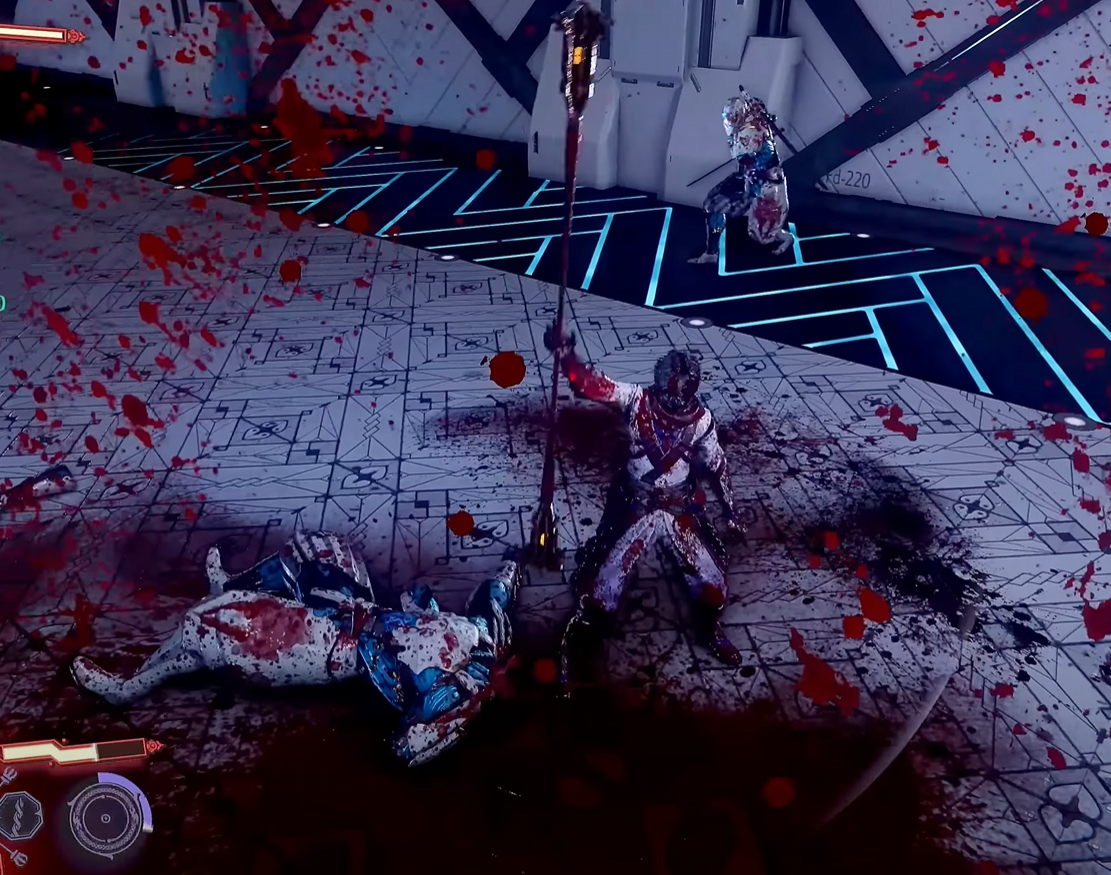Image resolution: width=1111 pixels, height=875 pixels.
Task: Select the octagonal twisted-blade item icon
Action: [19, 815]
